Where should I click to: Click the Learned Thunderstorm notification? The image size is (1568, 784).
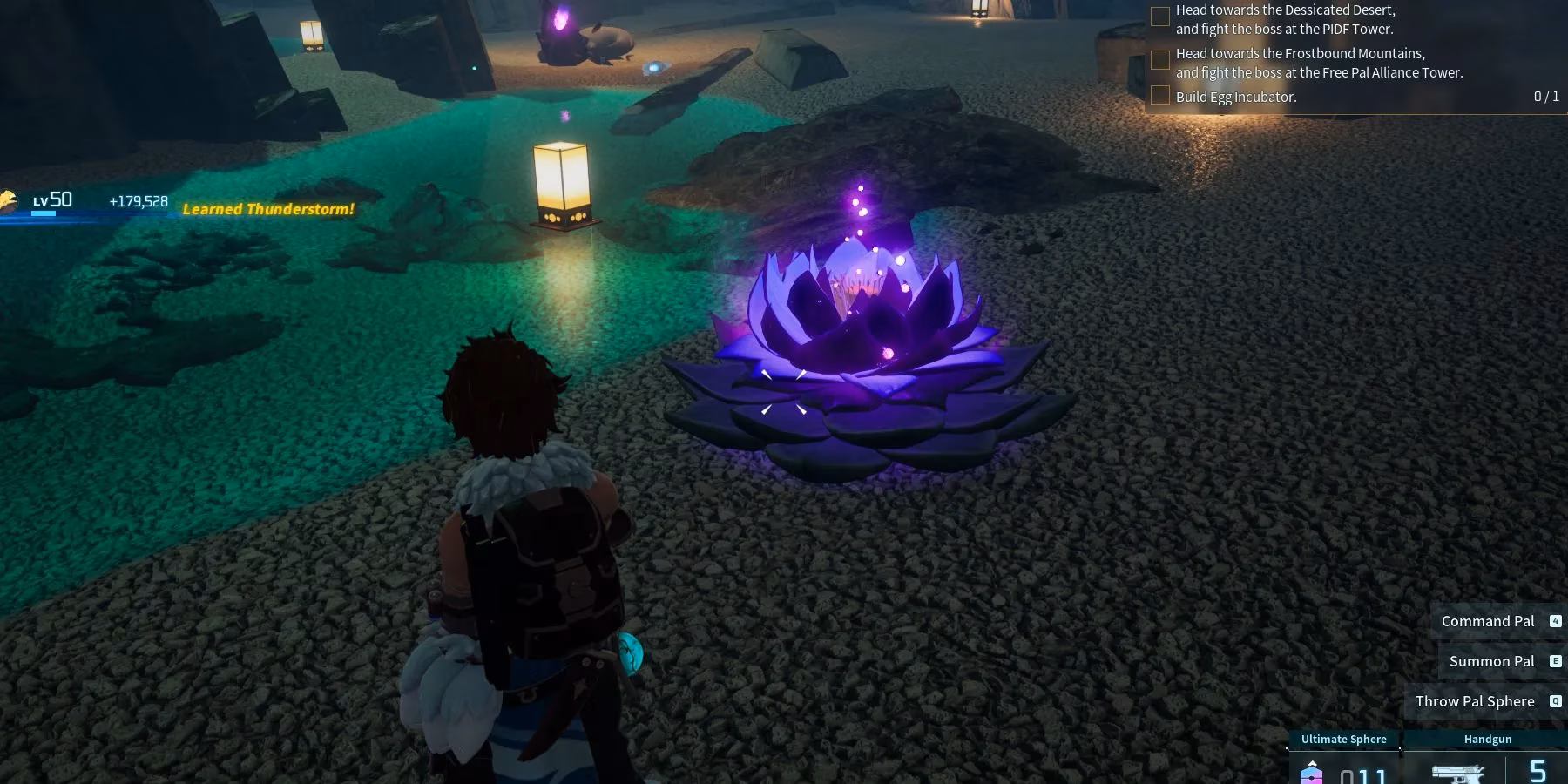pos(268,209)
